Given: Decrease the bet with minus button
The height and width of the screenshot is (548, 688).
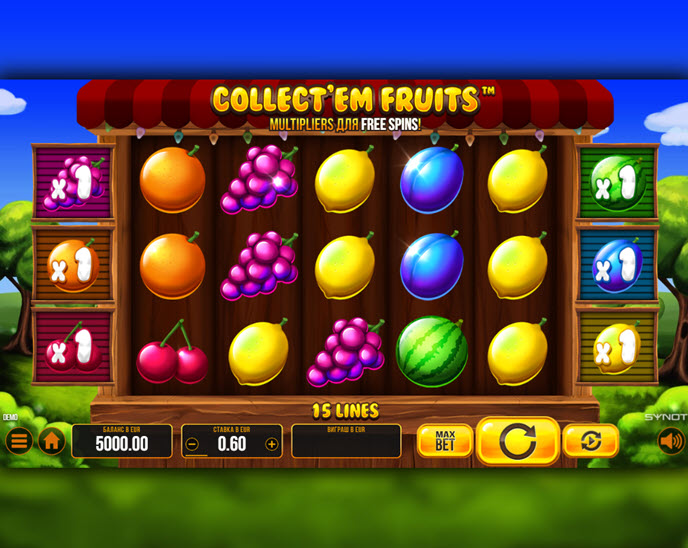Looking at the screenshot, I should pos(193,444).
